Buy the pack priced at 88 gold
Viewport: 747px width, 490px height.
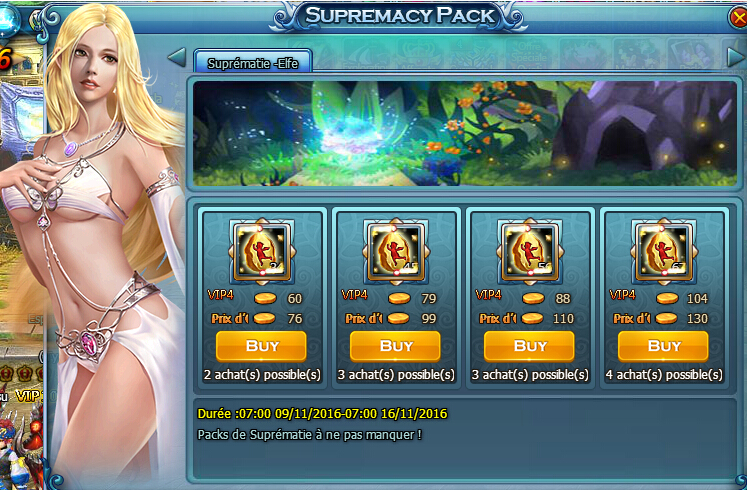tap(529, 346)
